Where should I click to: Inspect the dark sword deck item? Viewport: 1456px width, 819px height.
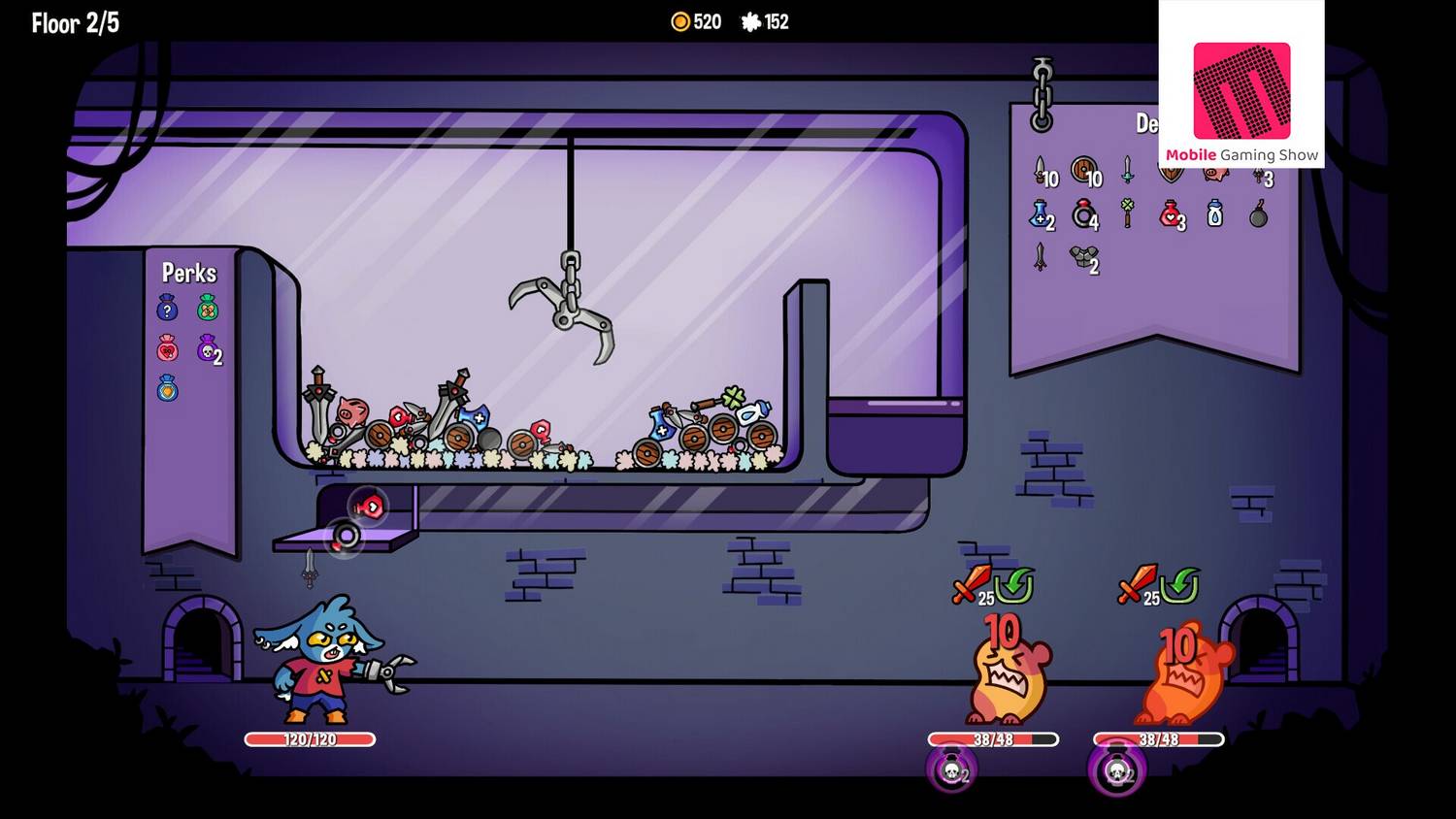[1041, 256]
